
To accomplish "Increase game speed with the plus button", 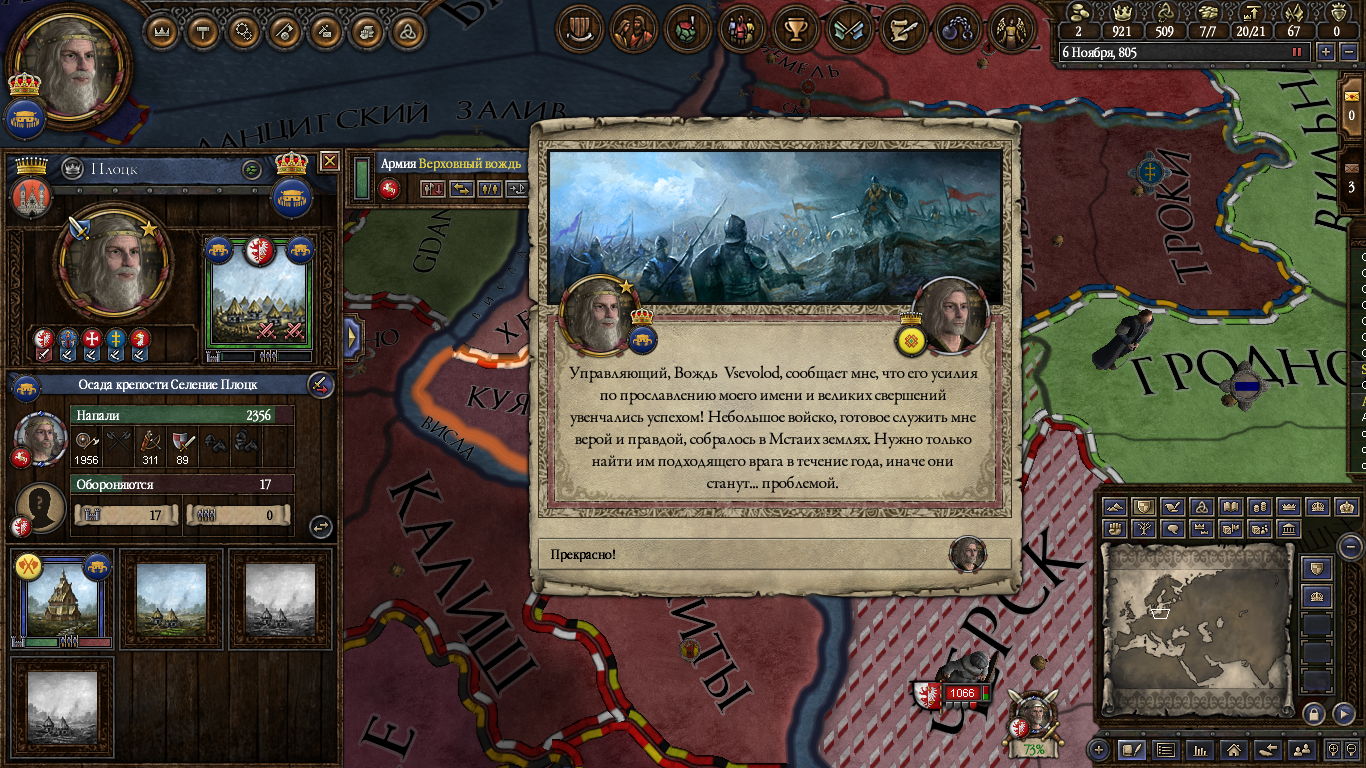I will pos(1326,52).
